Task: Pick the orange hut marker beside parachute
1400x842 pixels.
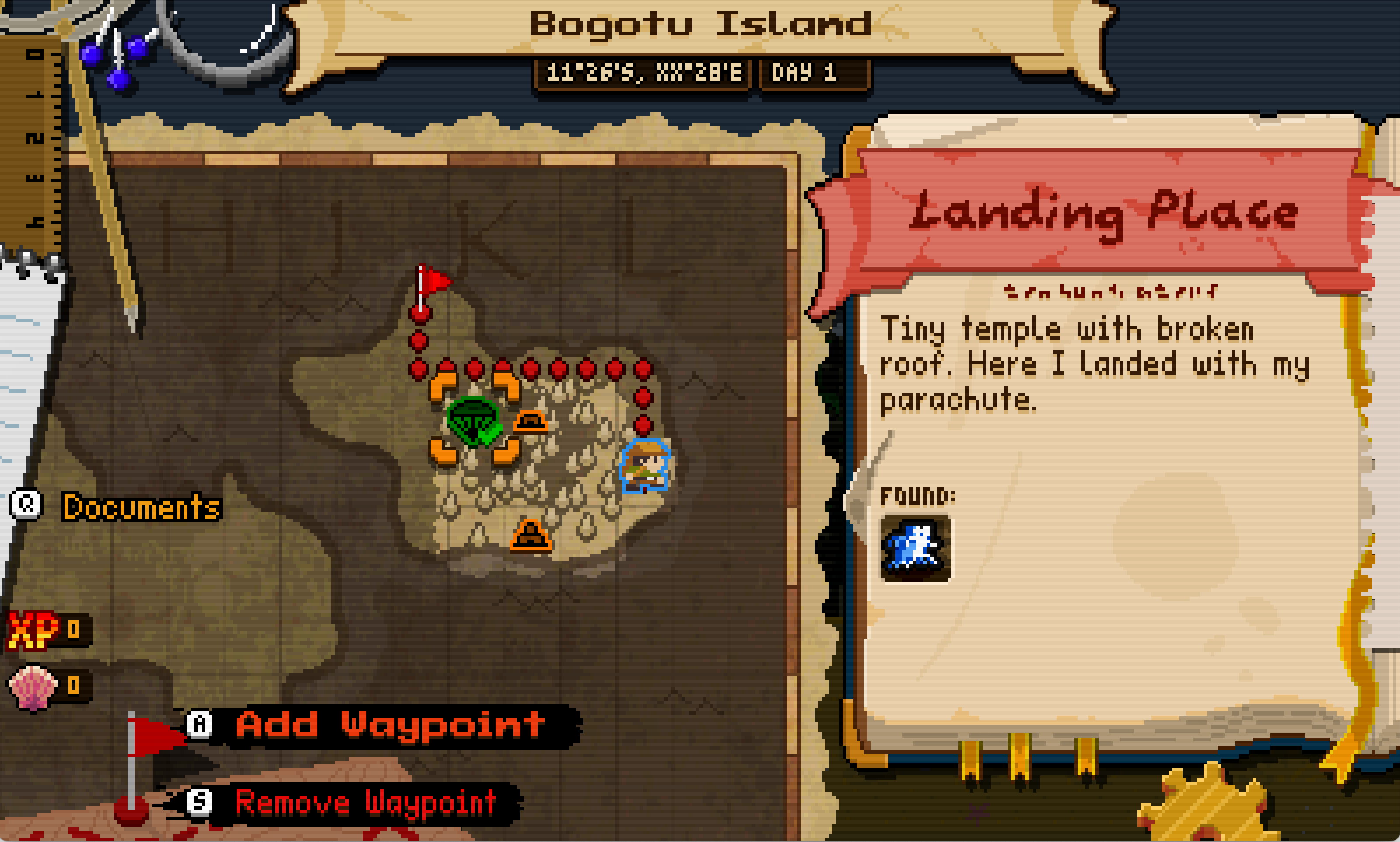Action: click(x=531, y=421)
